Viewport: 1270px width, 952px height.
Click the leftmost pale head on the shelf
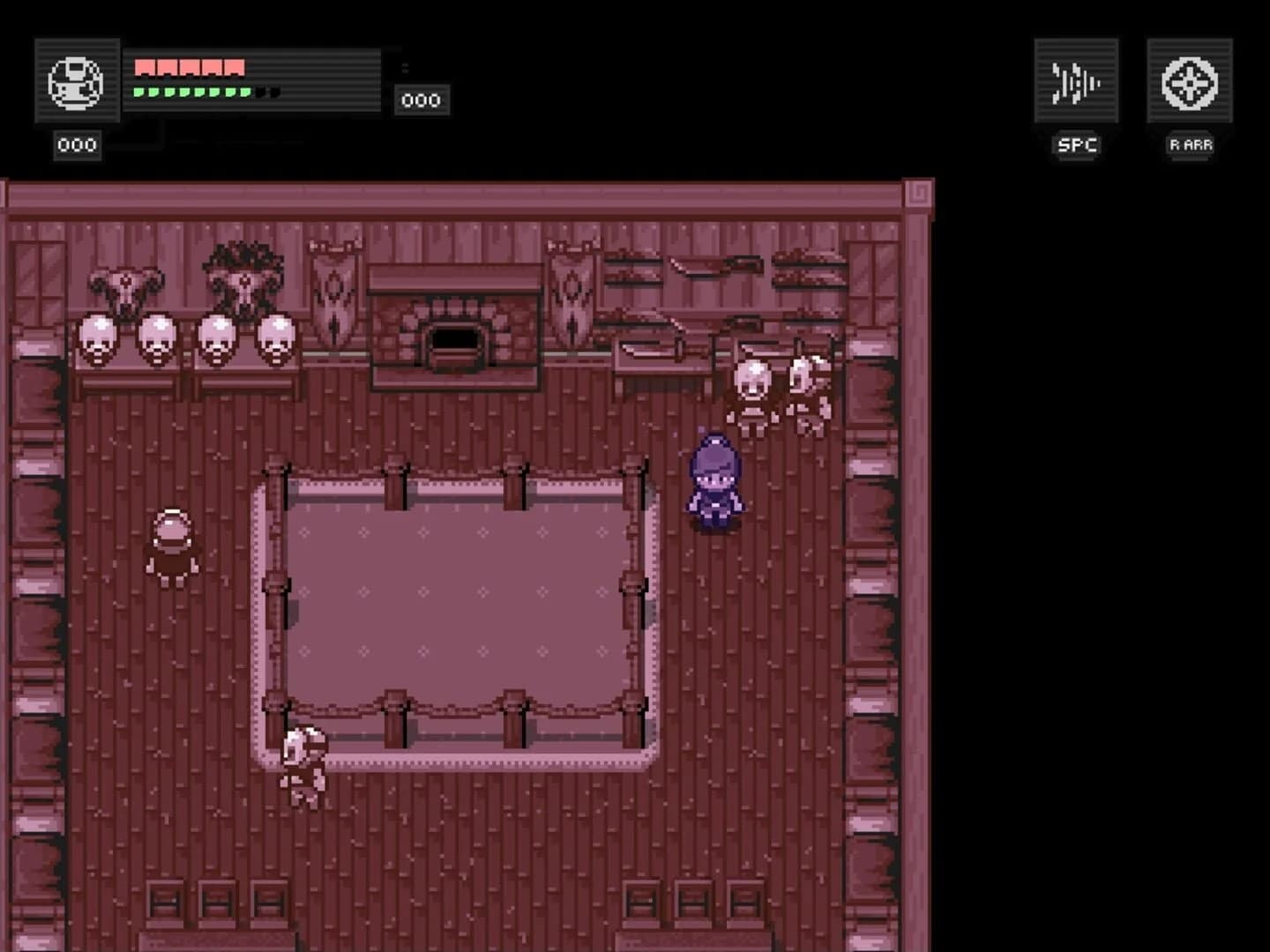pyautogui.click(x=97, y=339)
